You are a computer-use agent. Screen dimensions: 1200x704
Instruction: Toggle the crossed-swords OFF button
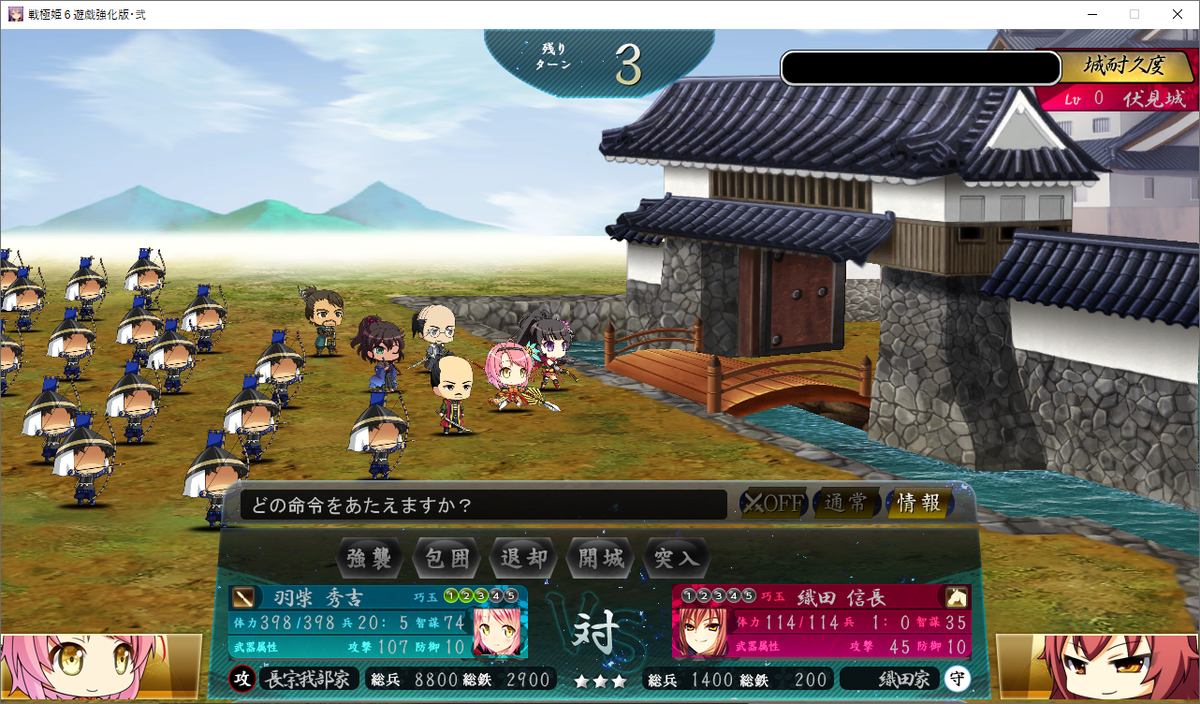click(773, 503)
